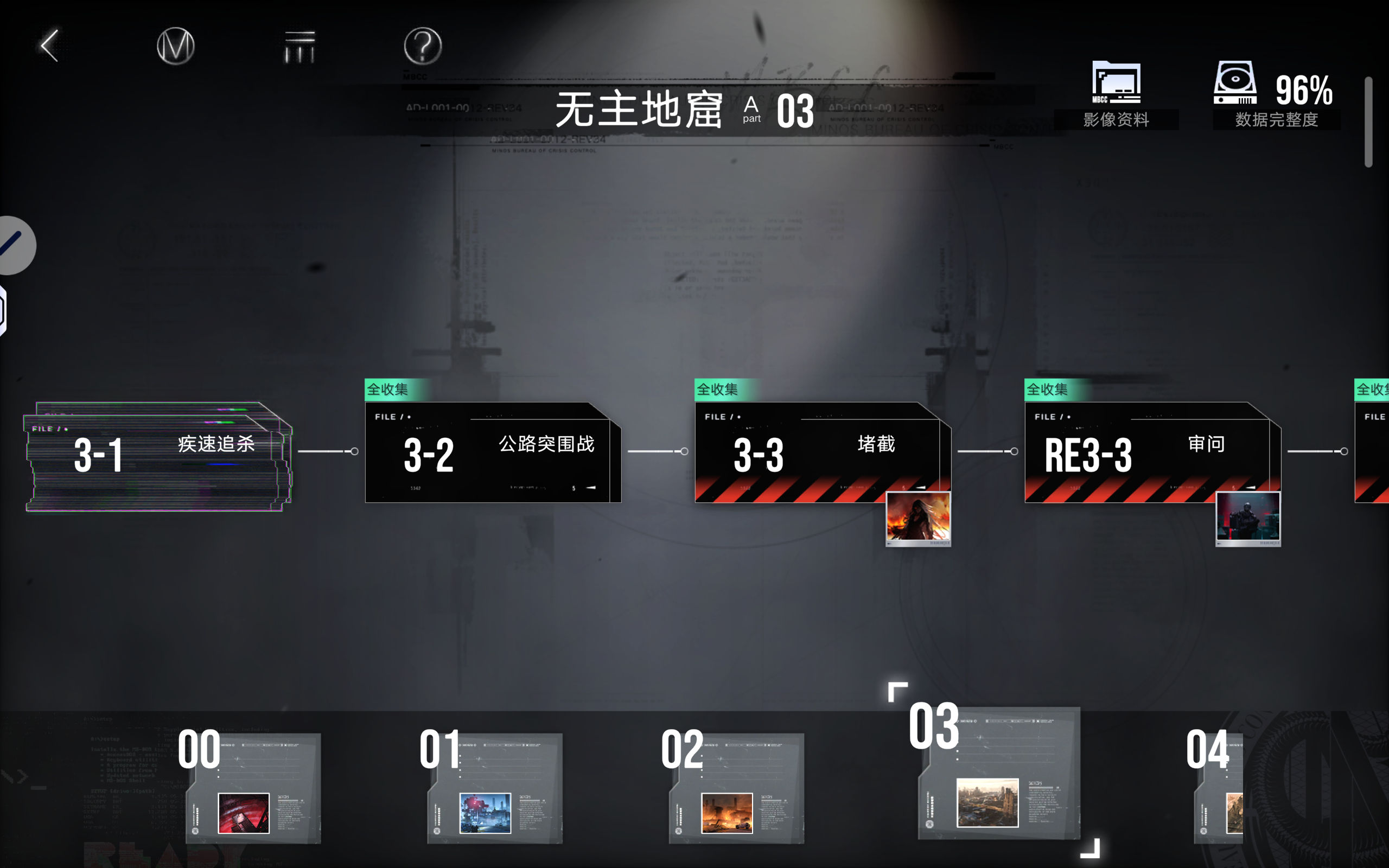
Task: View the reward artwork under RE3-3
Action: pyautogui.click(x=1247, y=517)
